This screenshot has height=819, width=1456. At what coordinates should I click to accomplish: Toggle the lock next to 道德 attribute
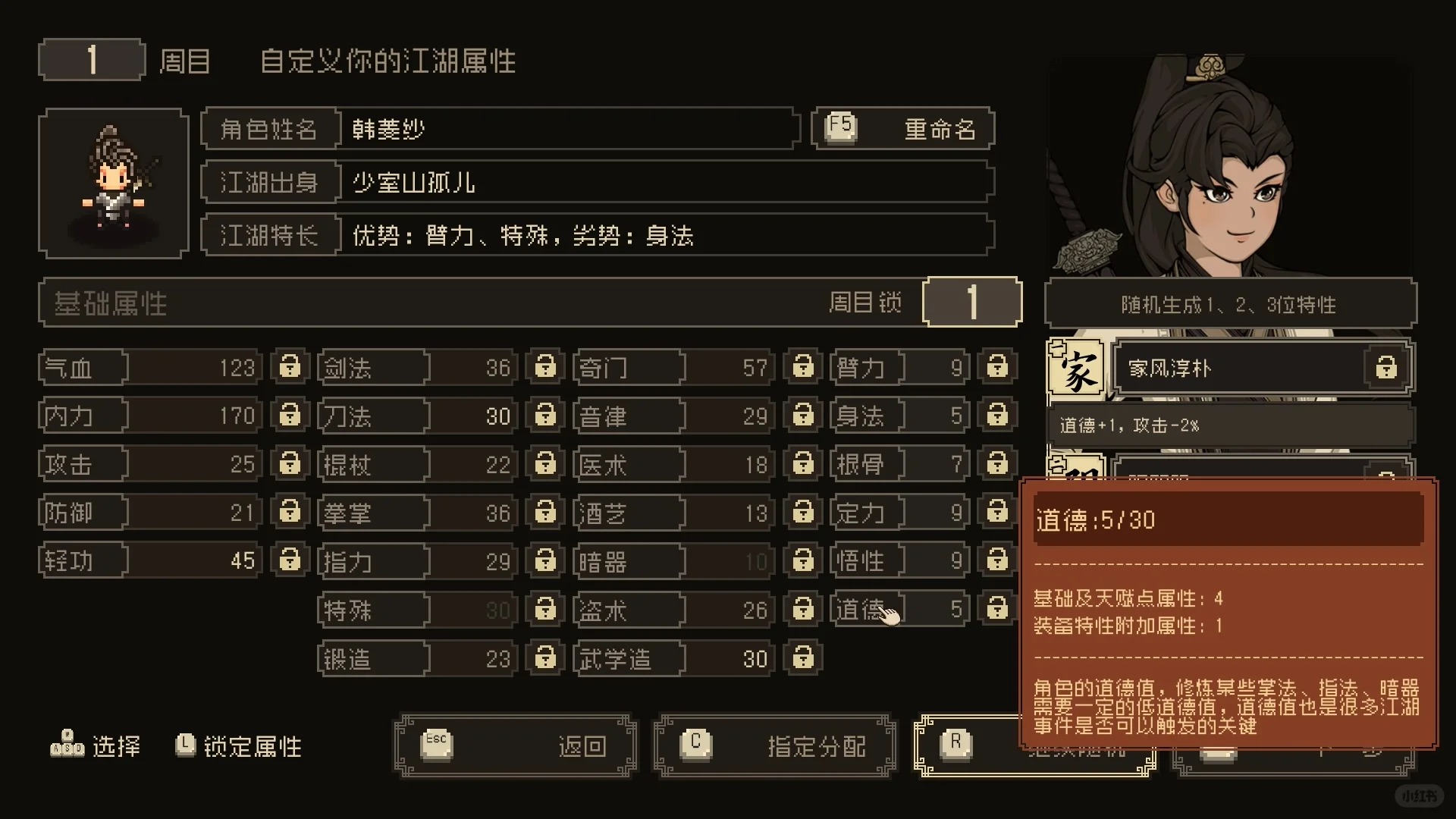(999, 609)
